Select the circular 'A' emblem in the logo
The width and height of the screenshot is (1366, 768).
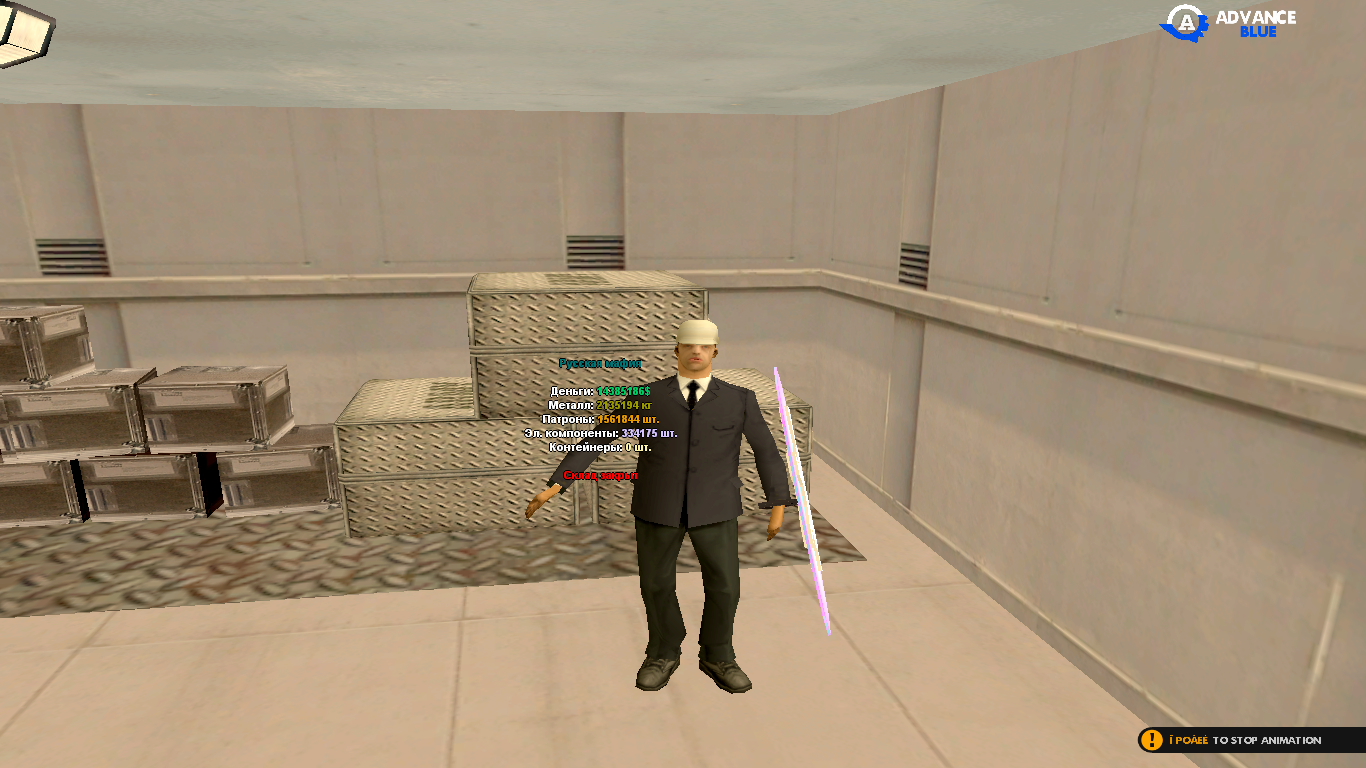pos(1184,21)
